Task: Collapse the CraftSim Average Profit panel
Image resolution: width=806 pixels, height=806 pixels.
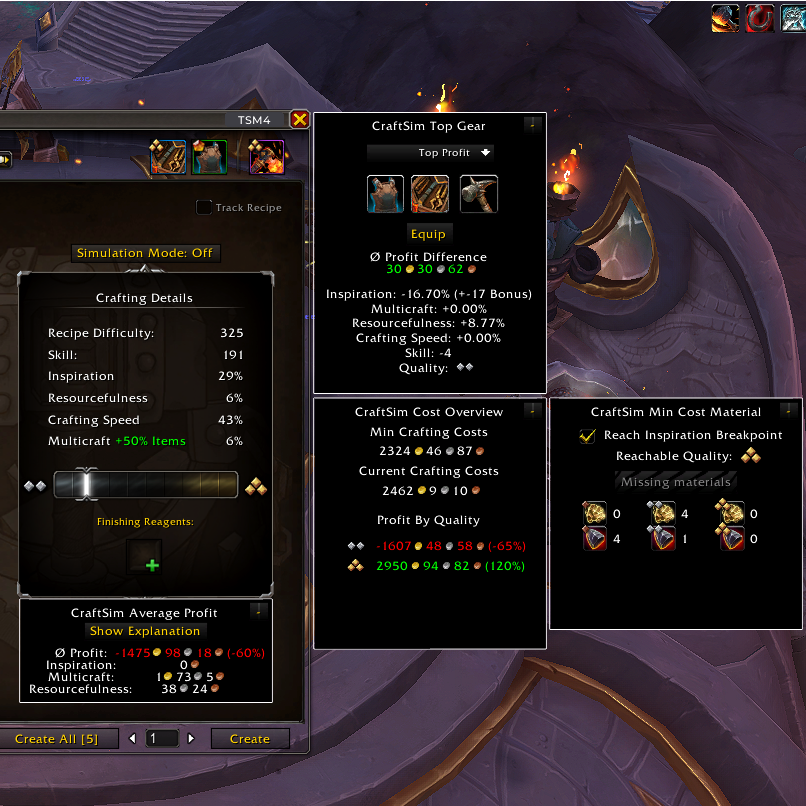Action: [259, 612]
